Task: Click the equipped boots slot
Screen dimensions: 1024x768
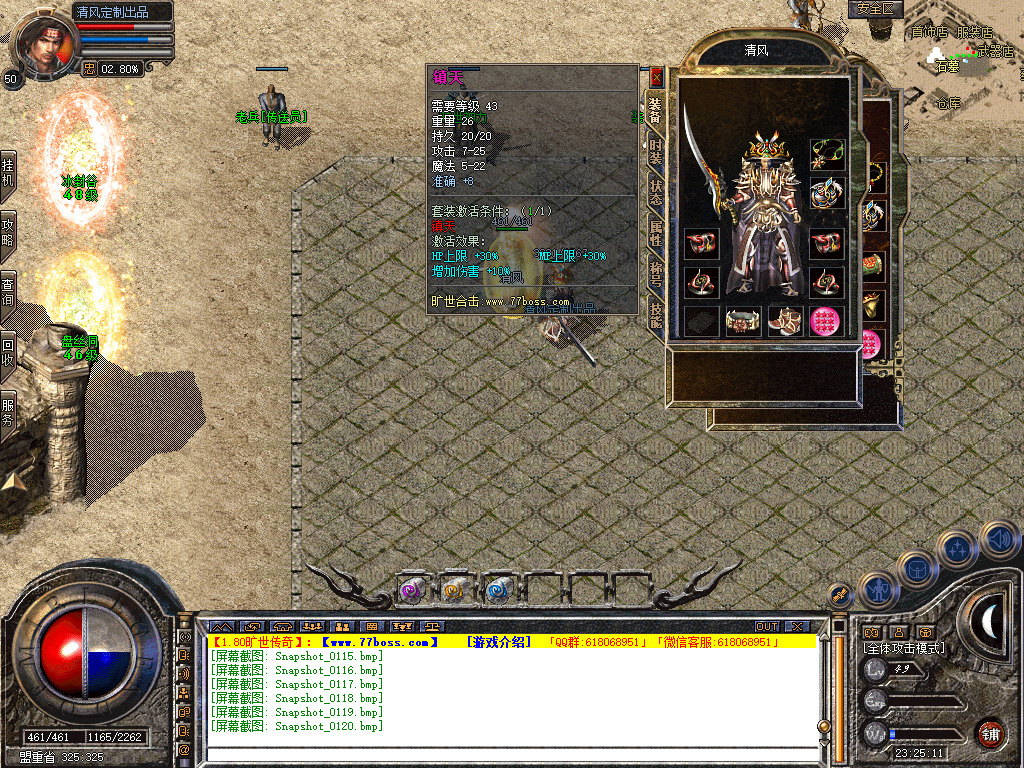Action: (x=784, y=322)
